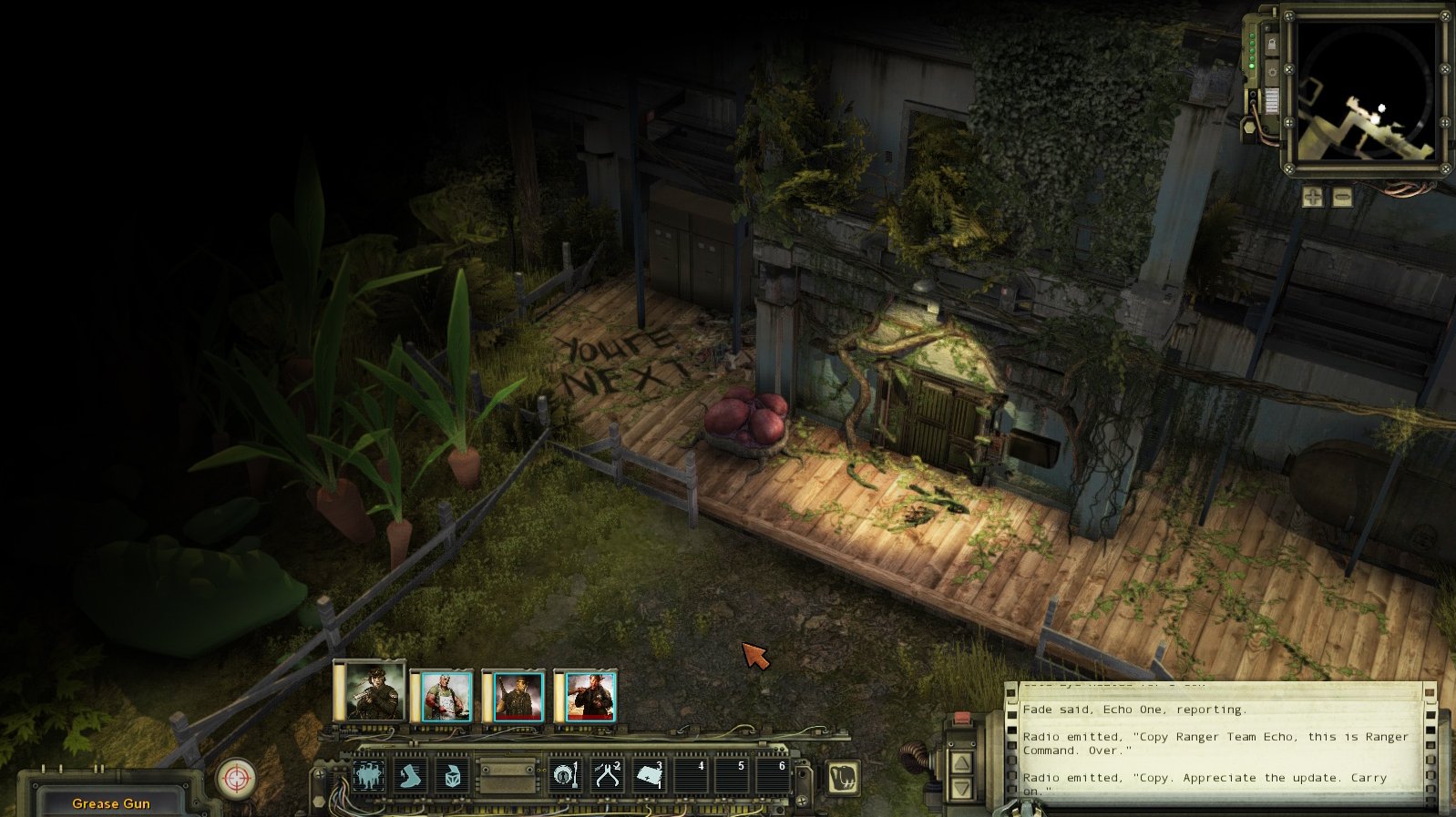
Task: Click the fist icon beside the hotbar
Action: 843,778
